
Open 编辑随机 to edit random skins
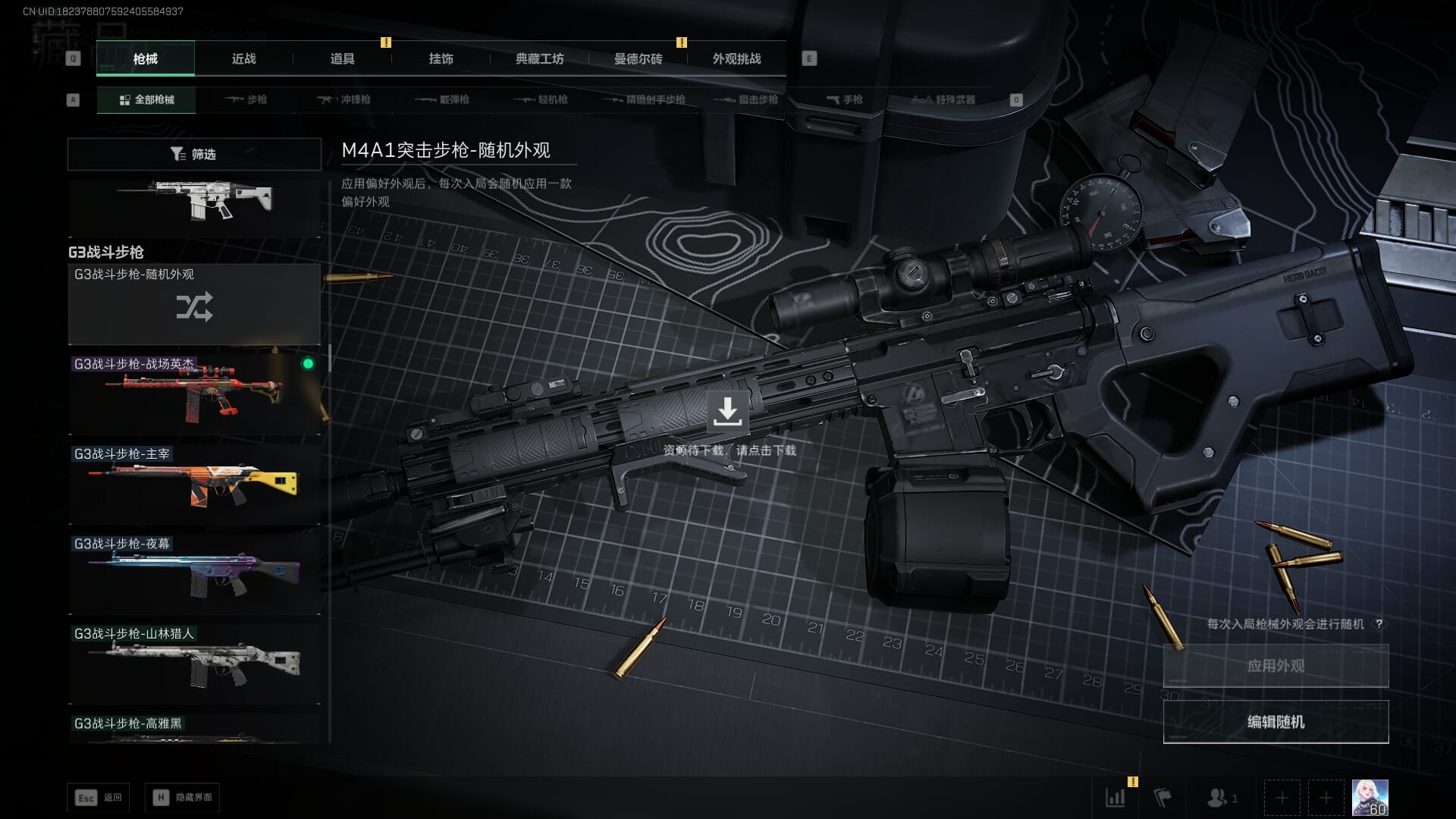point(1276,722)
